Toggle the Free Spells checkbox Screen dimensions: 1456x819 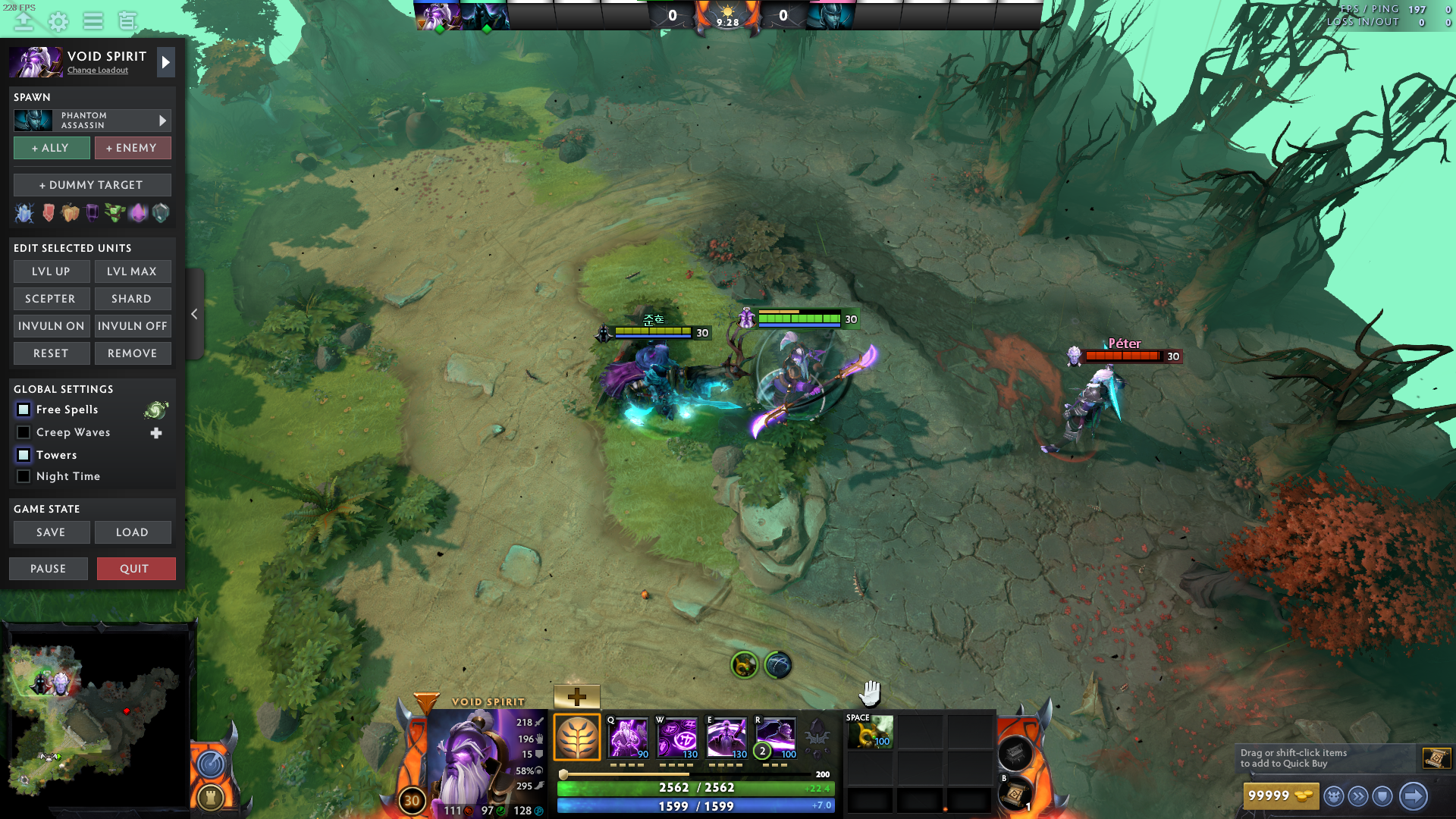24,409
